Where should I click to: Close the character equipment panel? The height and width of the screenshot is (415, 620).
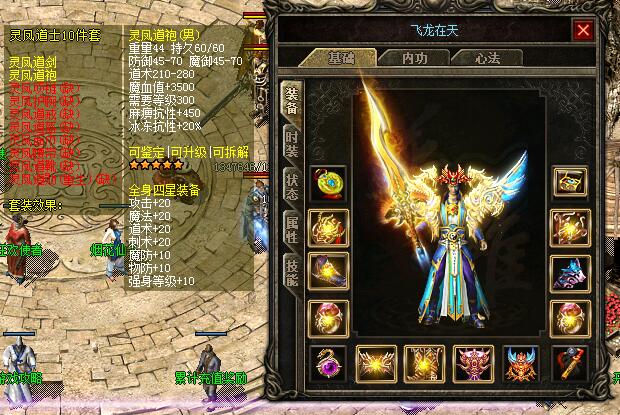pyautogui.click(x=583, y=31)
